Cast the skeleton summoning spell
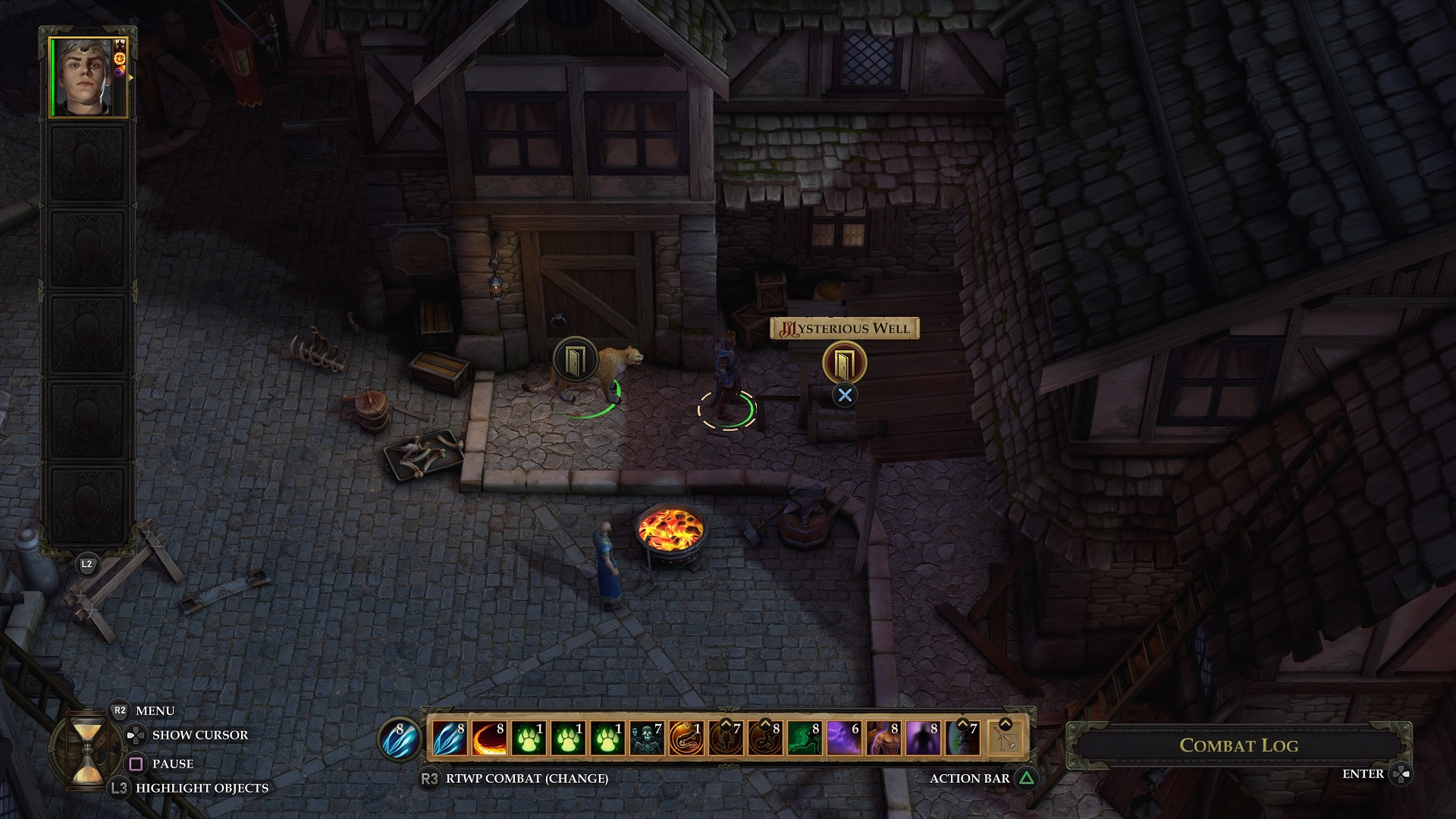This screenshot has height=819, width=1456. [647, 738]
